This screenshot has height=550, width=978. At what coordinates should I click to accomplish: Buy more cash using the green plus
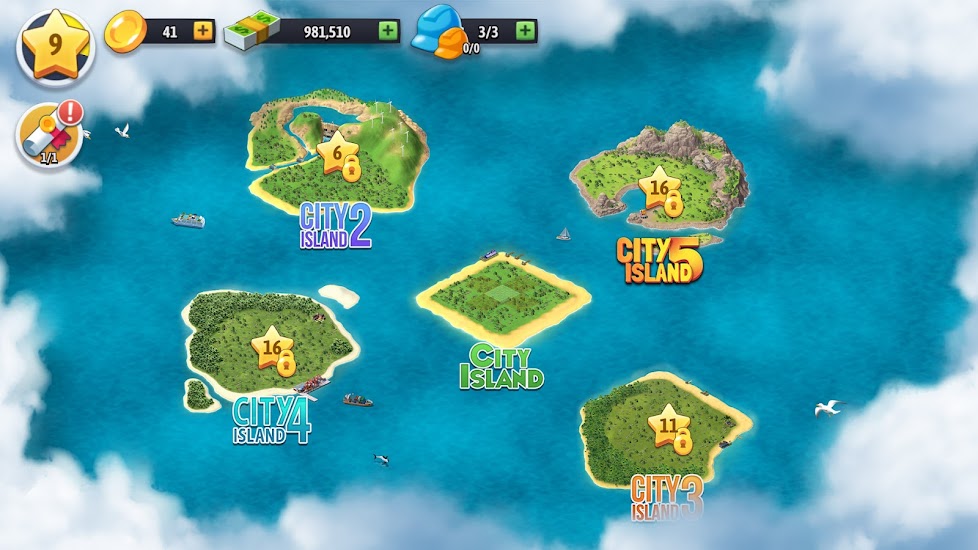coord(388,31)
